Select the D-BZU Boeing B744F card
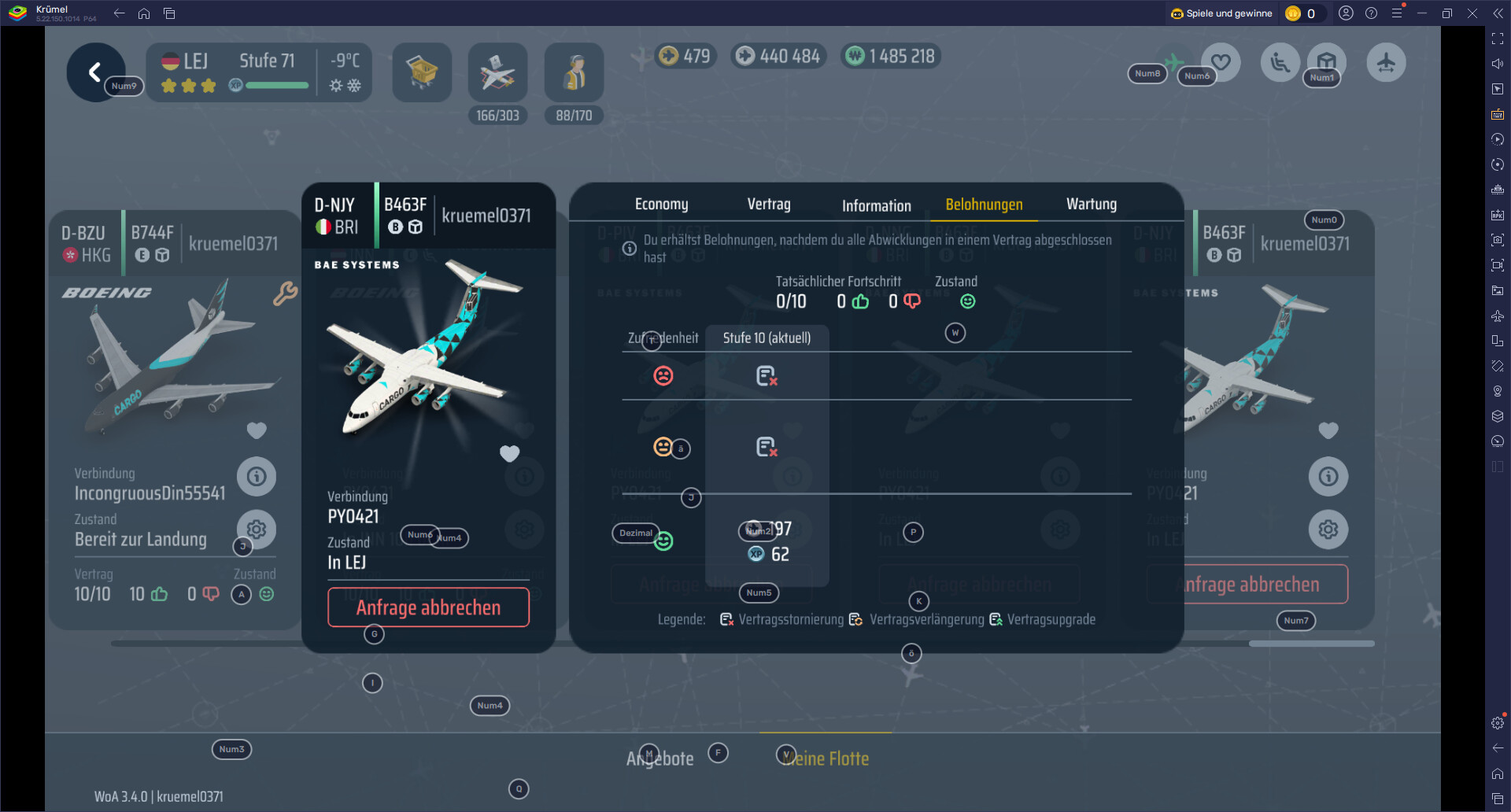This screenshot has height=812, width=1511. coord(173,354)
